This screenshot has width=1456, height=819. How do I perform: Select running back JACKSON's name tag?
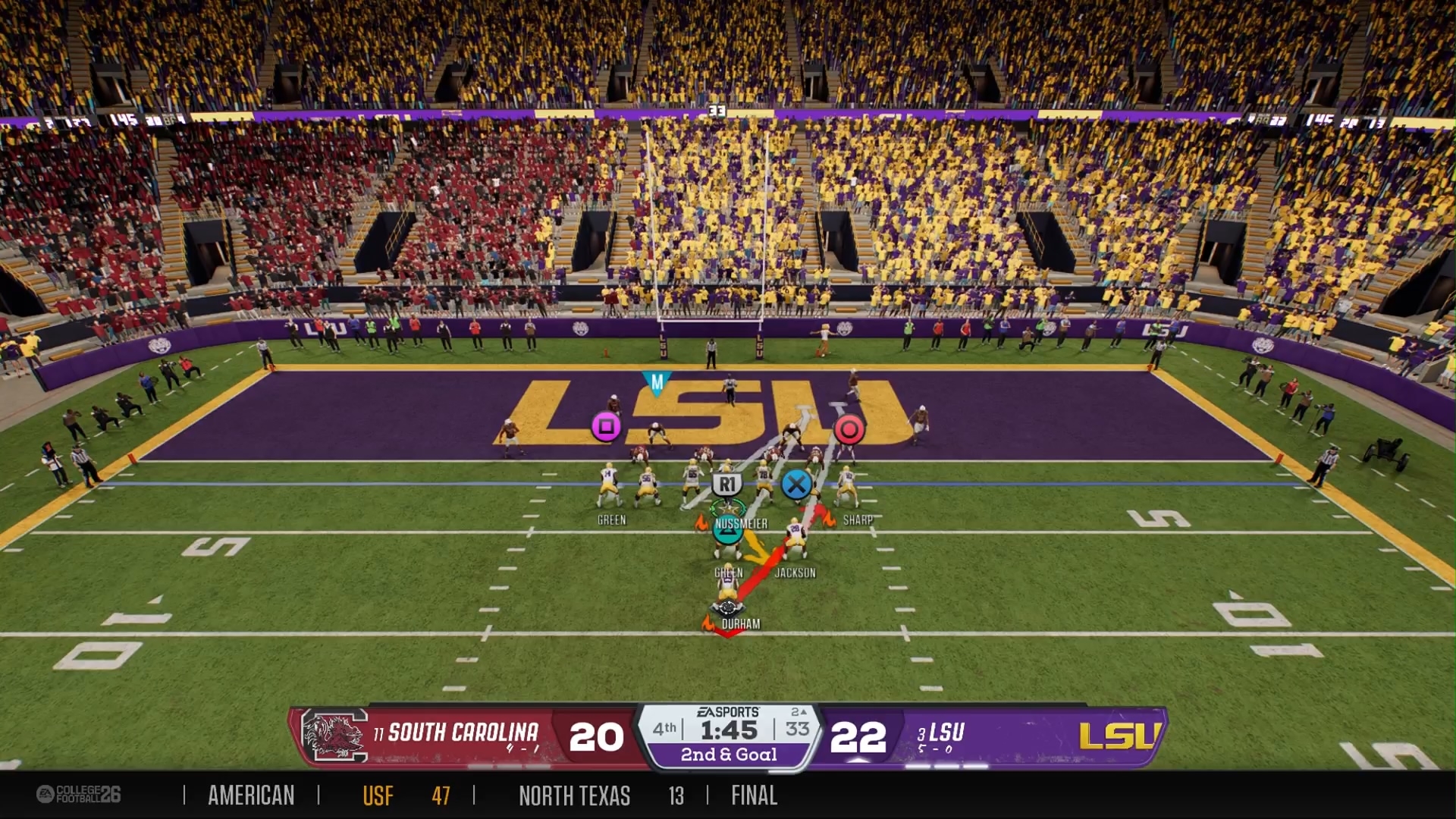(x=795, y=573)
